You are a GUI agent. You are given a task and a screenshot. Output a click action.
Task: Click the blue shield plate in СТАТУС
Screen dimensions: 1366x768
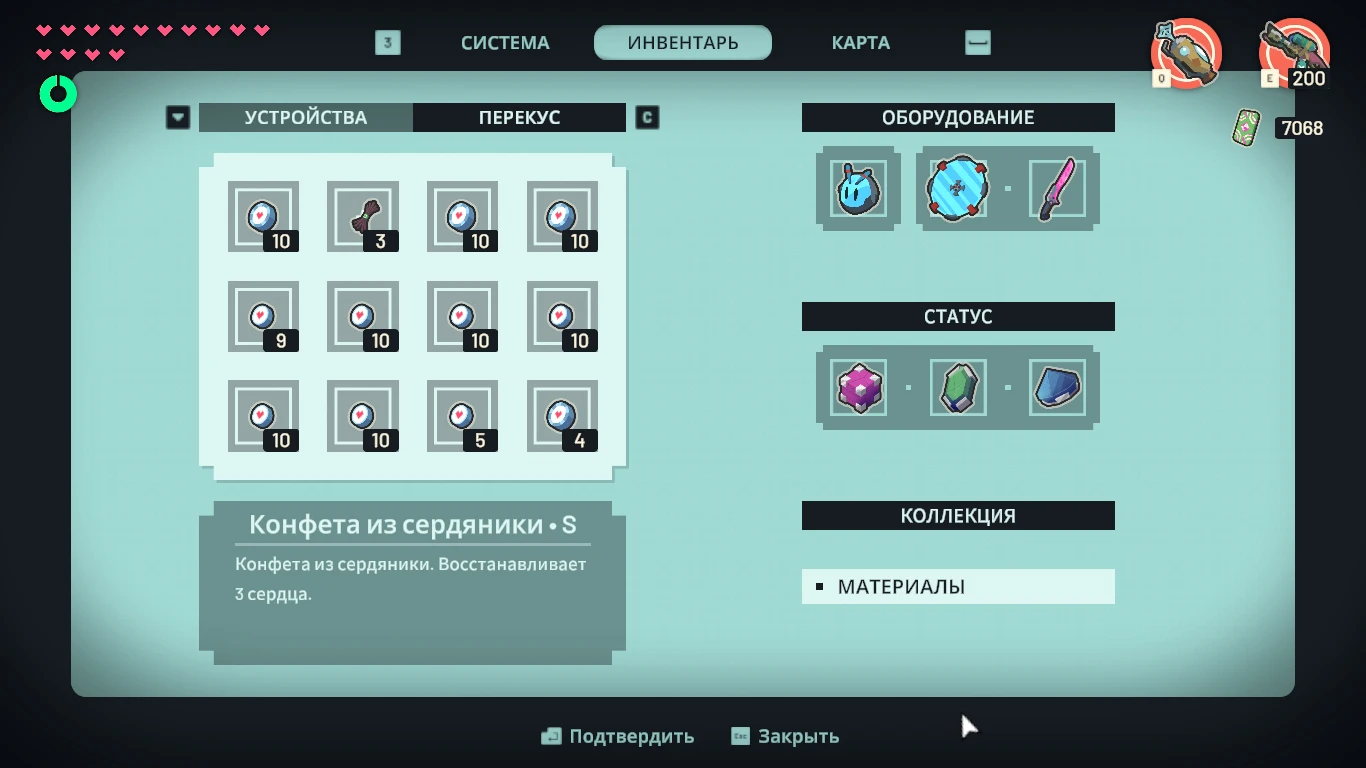1058,388
